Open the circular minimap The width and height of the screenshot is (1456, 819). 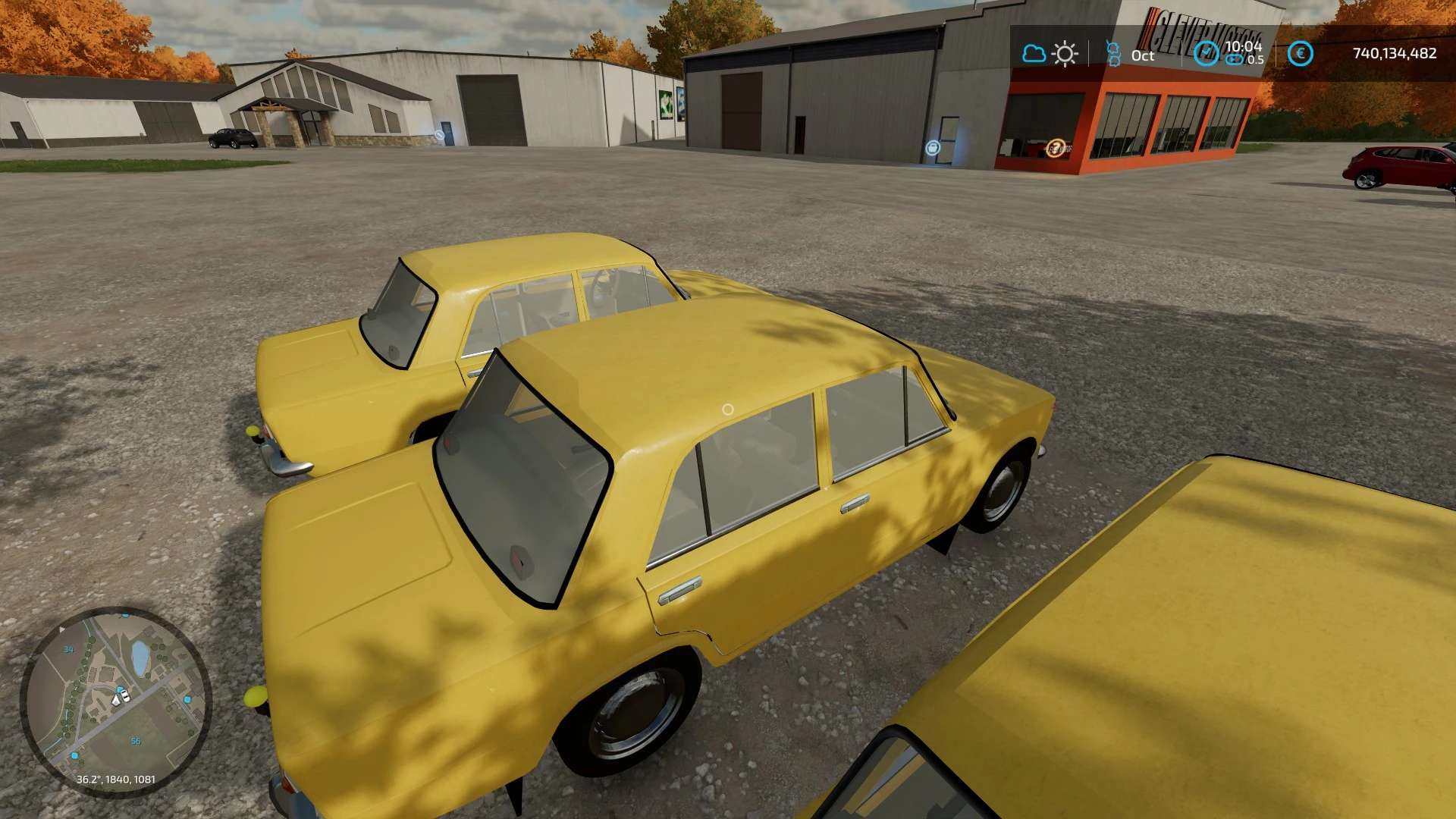115,701
